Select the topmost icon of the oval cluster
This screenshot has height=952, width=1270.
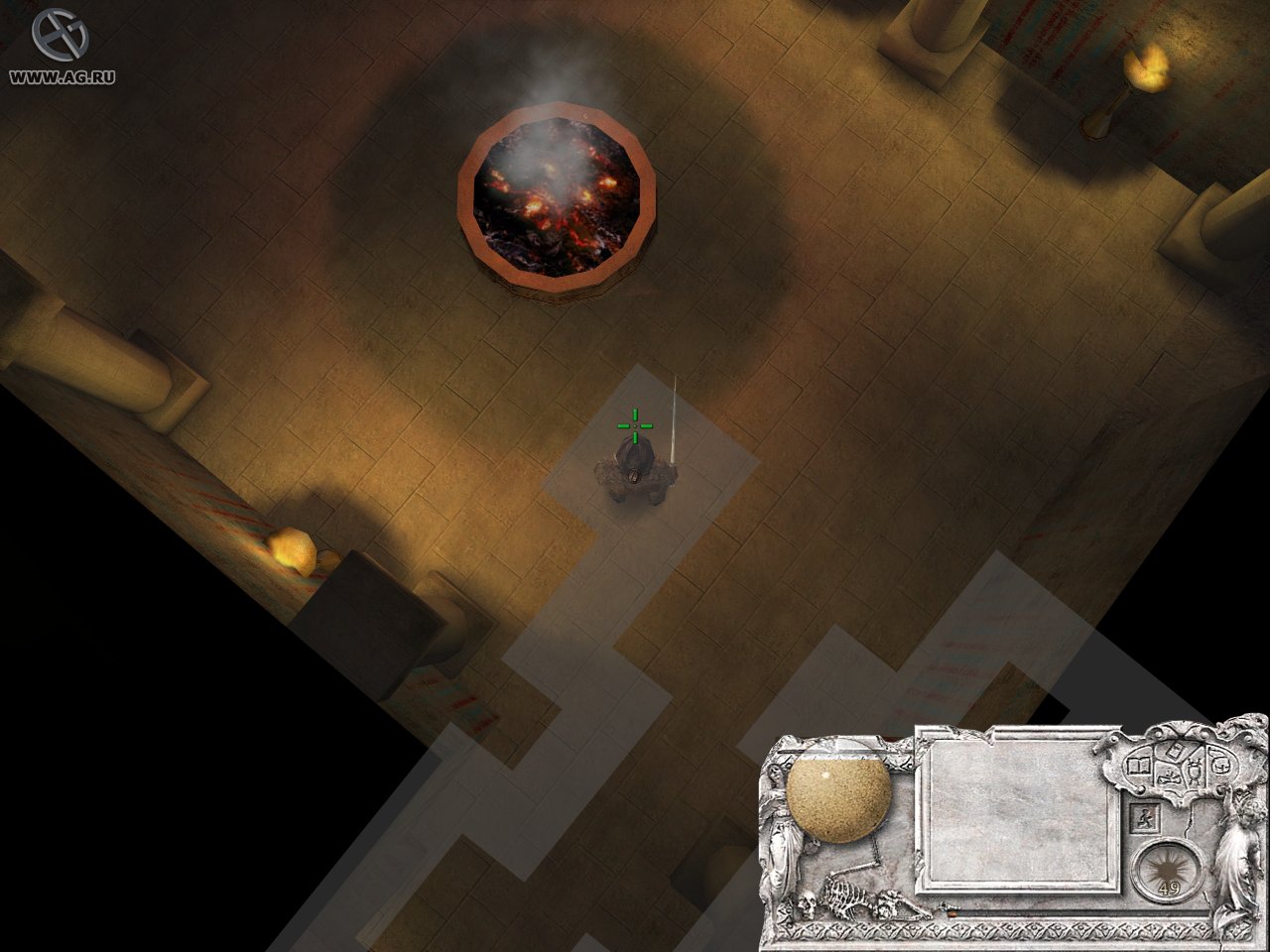coord(1175,752)
